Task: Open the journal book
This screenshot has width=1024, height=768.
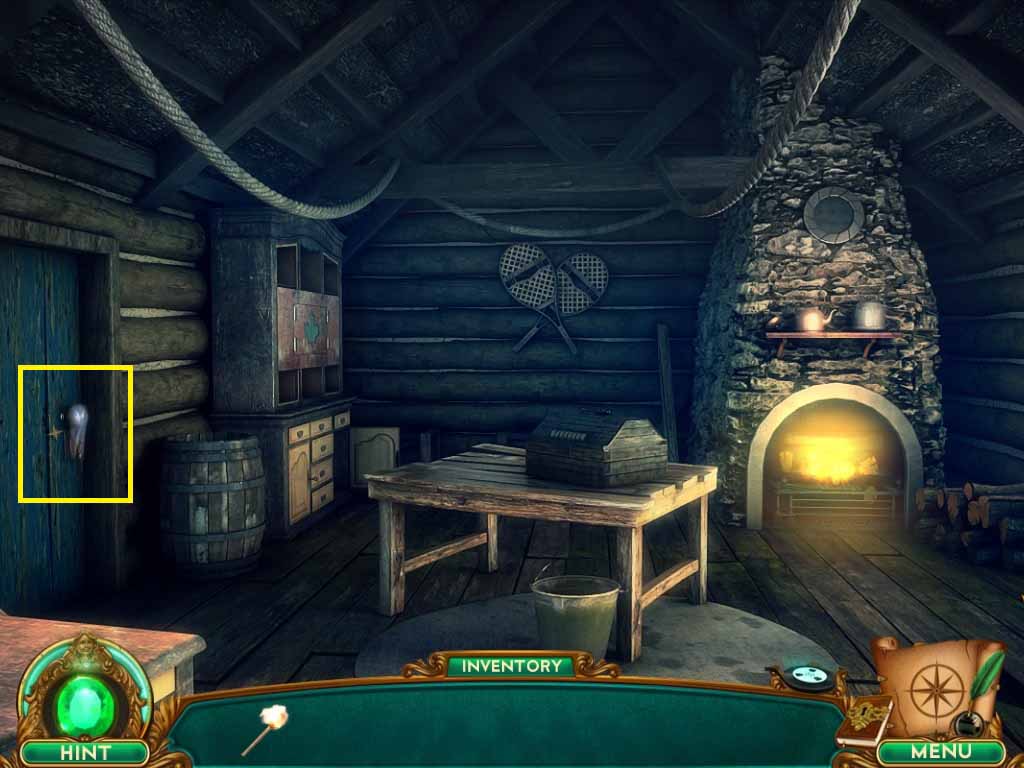Action: (x=866, y=719)
